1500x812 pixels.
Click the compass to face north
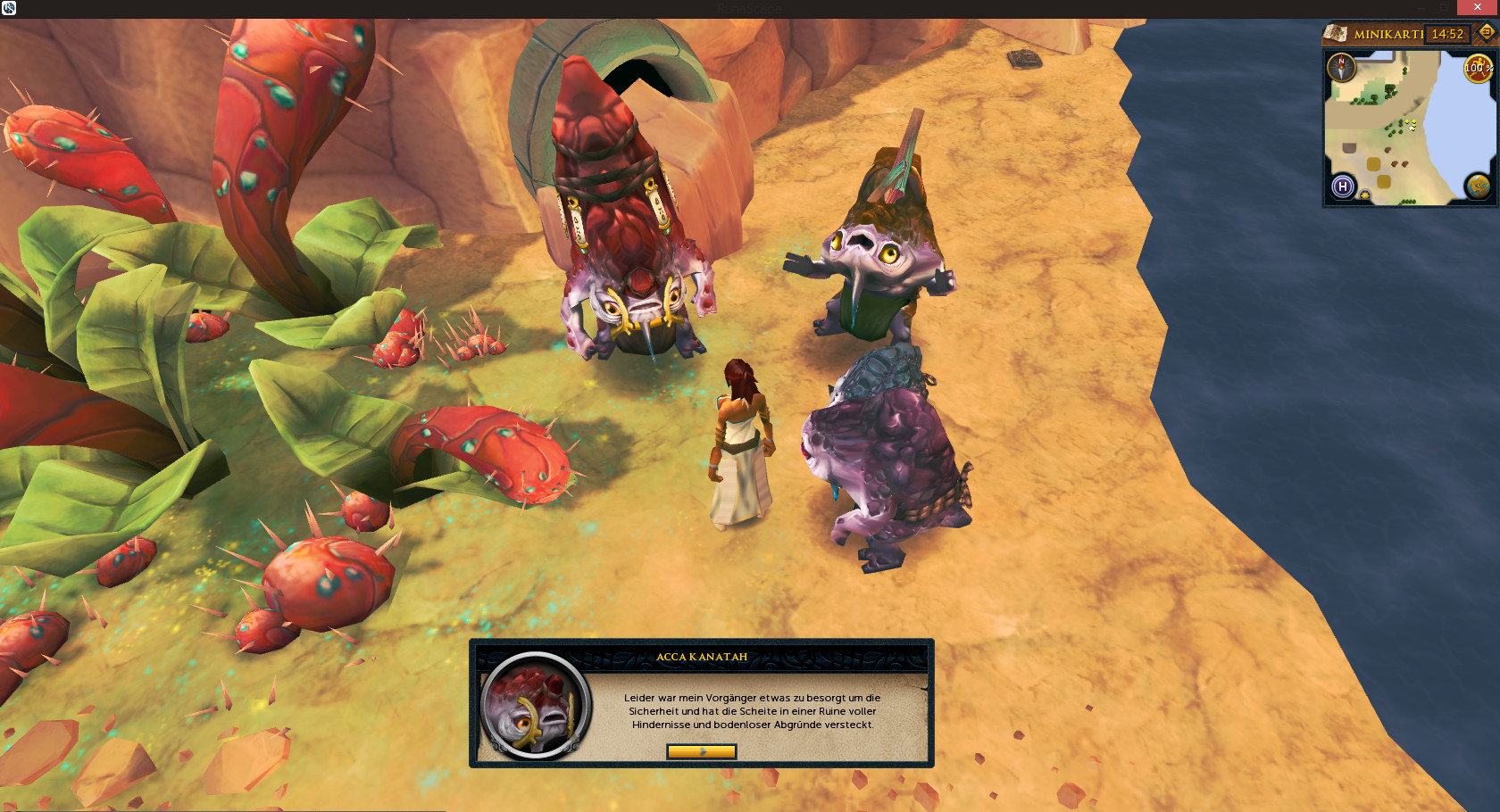tap(1341, 67)
